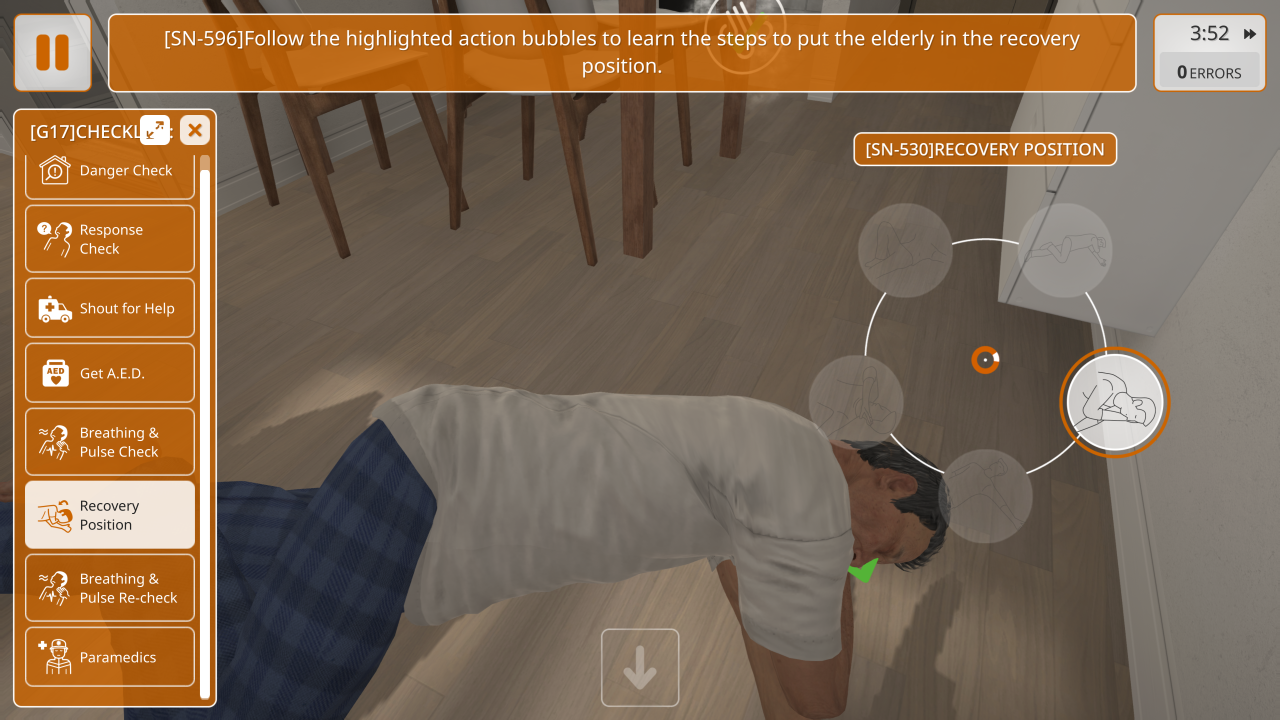Choose the Paramedics checklist item

[110, 657]
